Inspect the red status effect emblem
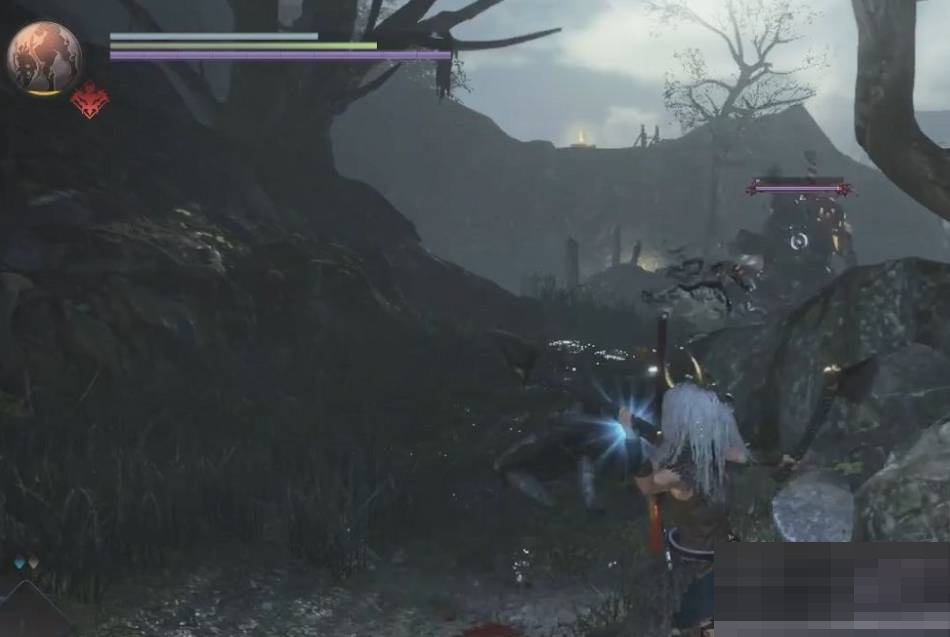Image resolution: width=950 pixels, height=637 pixels. (x=90, y=102)
